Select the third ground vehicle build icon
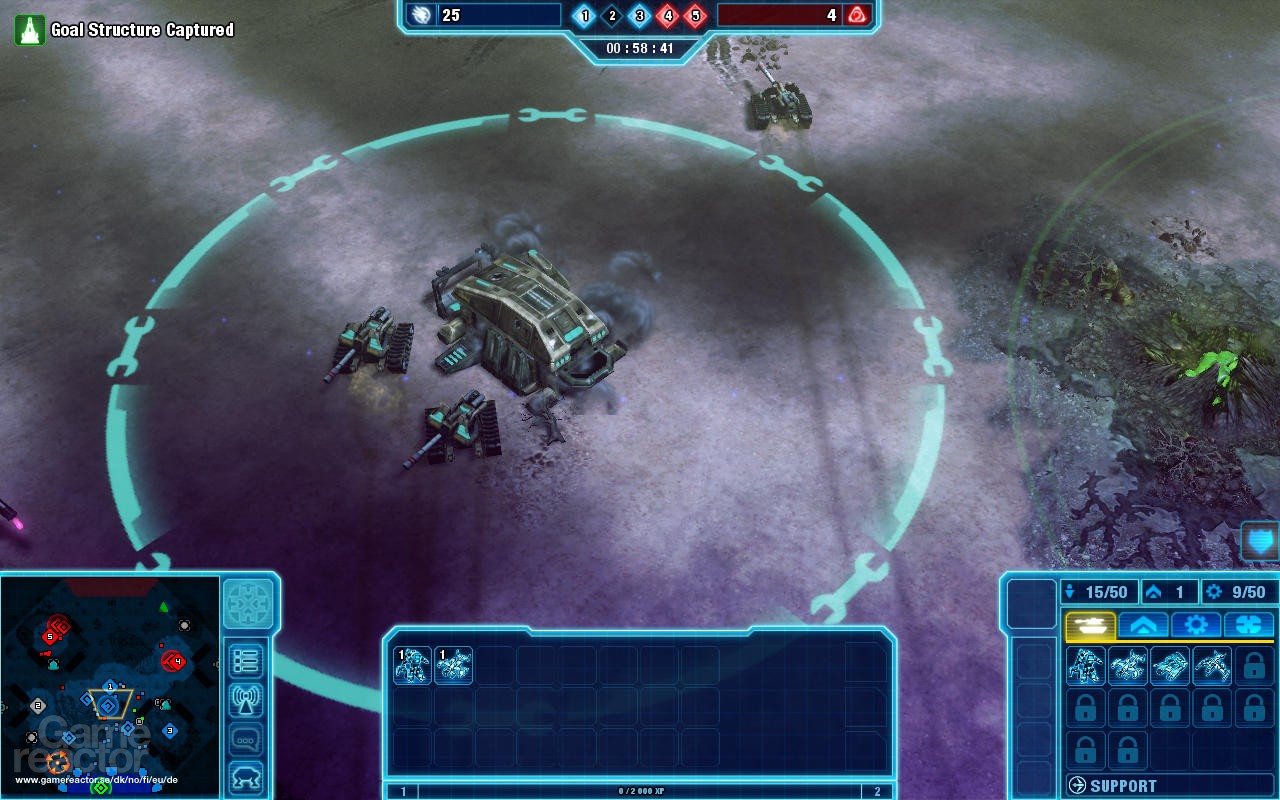 coord(1171,665)
